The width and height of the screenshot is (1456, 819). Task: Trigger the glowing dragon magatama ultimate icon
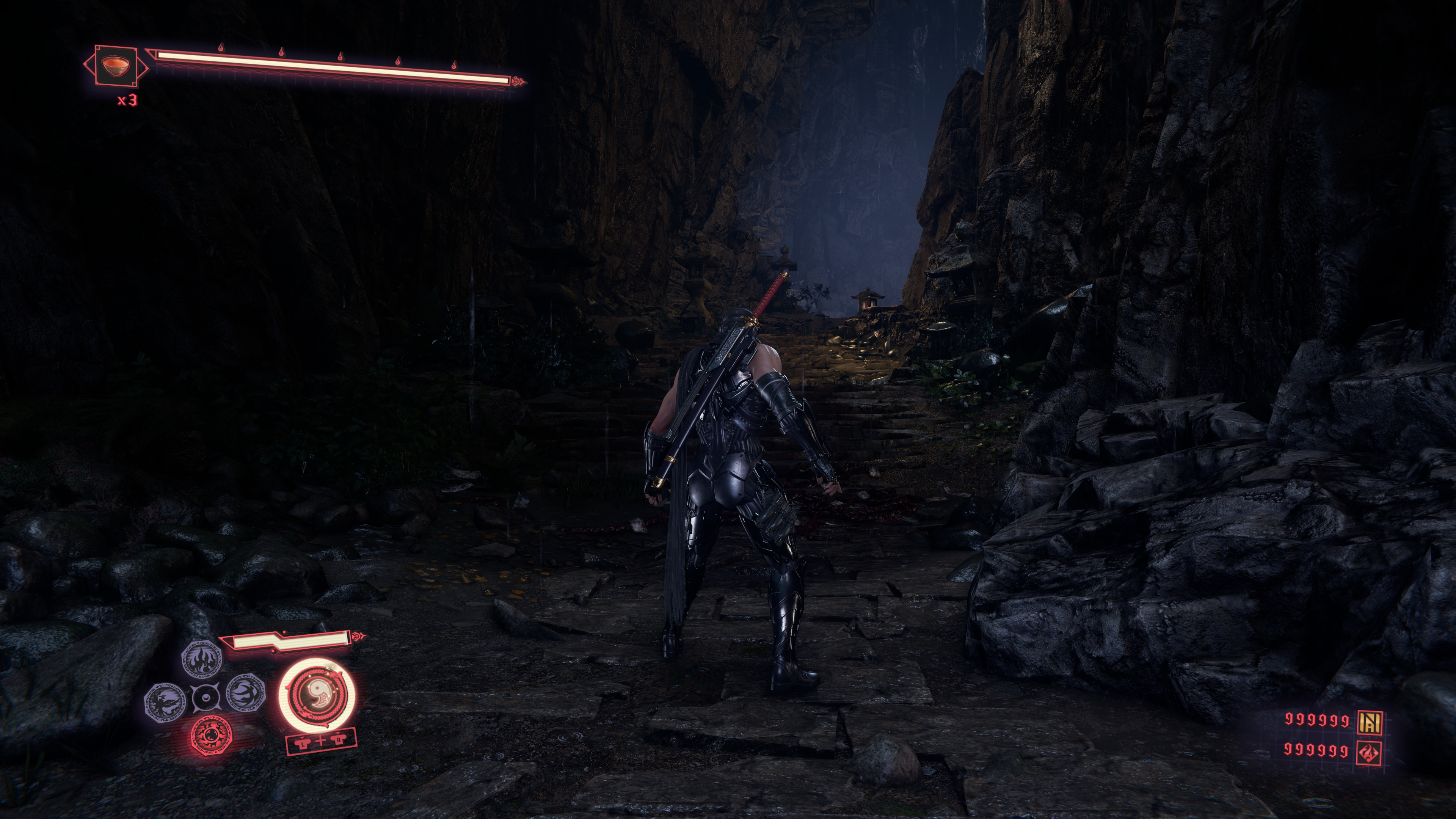tap(317, 694)
